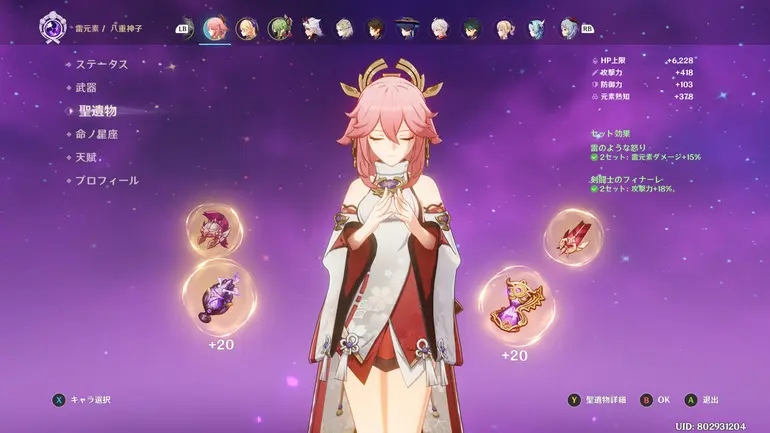Show the プロフィール profile page
The image size is (770, 433).
[106, 181]
